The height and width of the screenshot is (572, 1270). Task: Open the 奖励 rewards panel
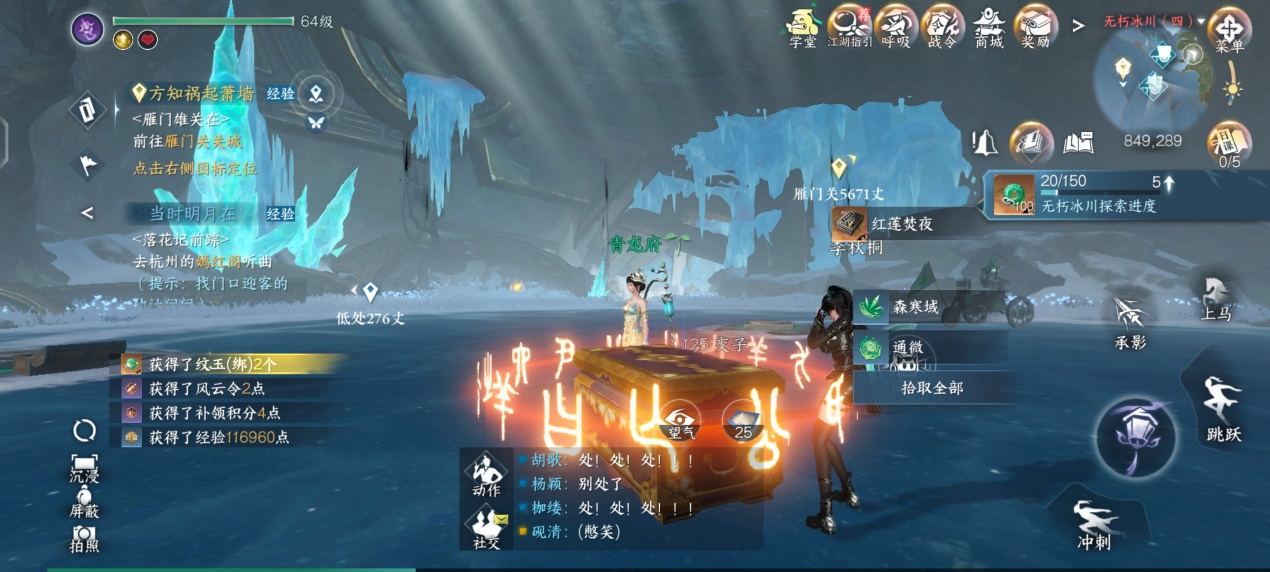pos(1035,26)
